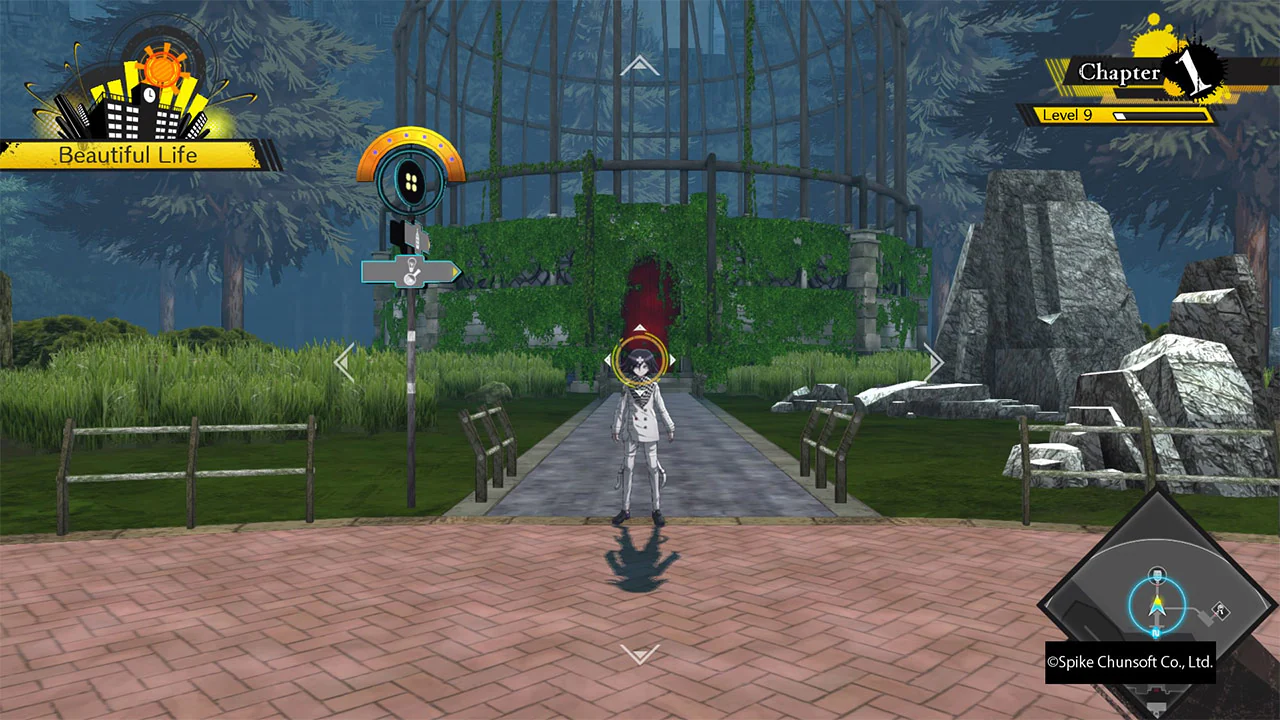Image resolution: width=1280 pixels, height=720 pixels.
Task: Select the lightbulb investigation icon on the signpost
Action: (412, 263)
